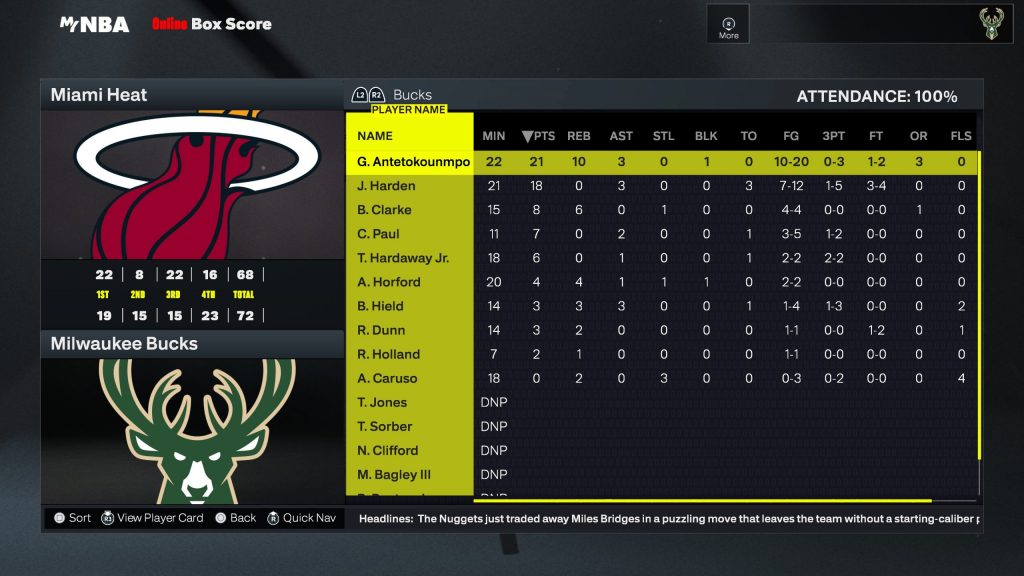Choose J. Harden in the box score
The width and height of the screenshot is (1024, 576).
point(386,186)
